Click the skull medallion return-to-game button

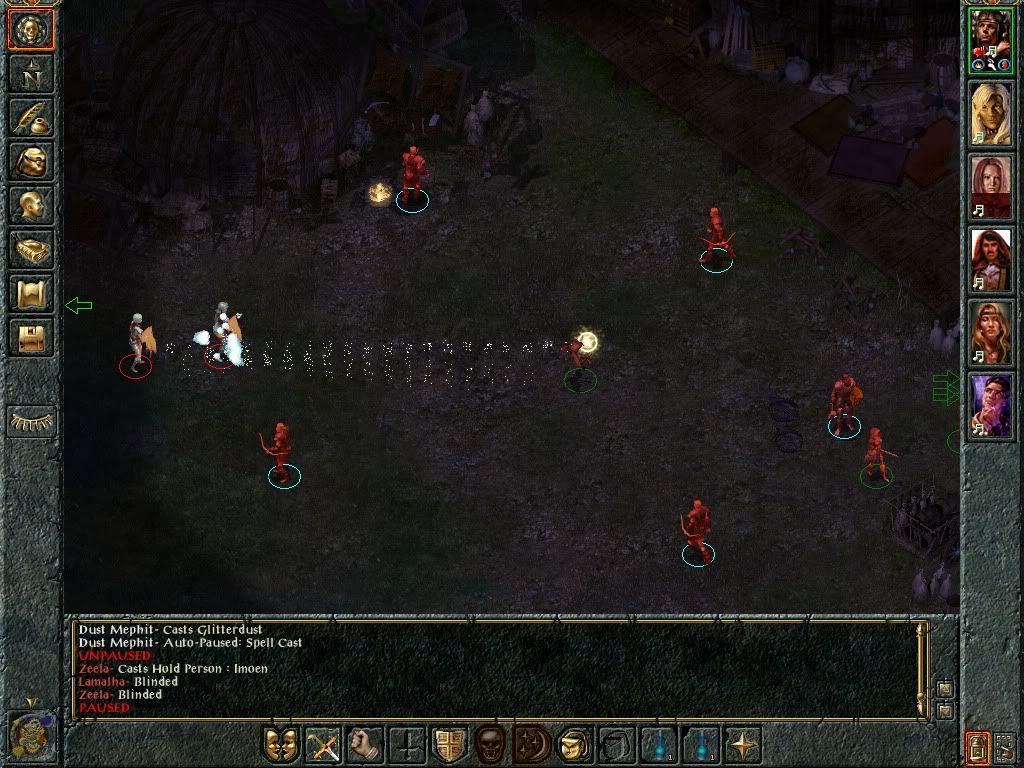tap(30, 29)
